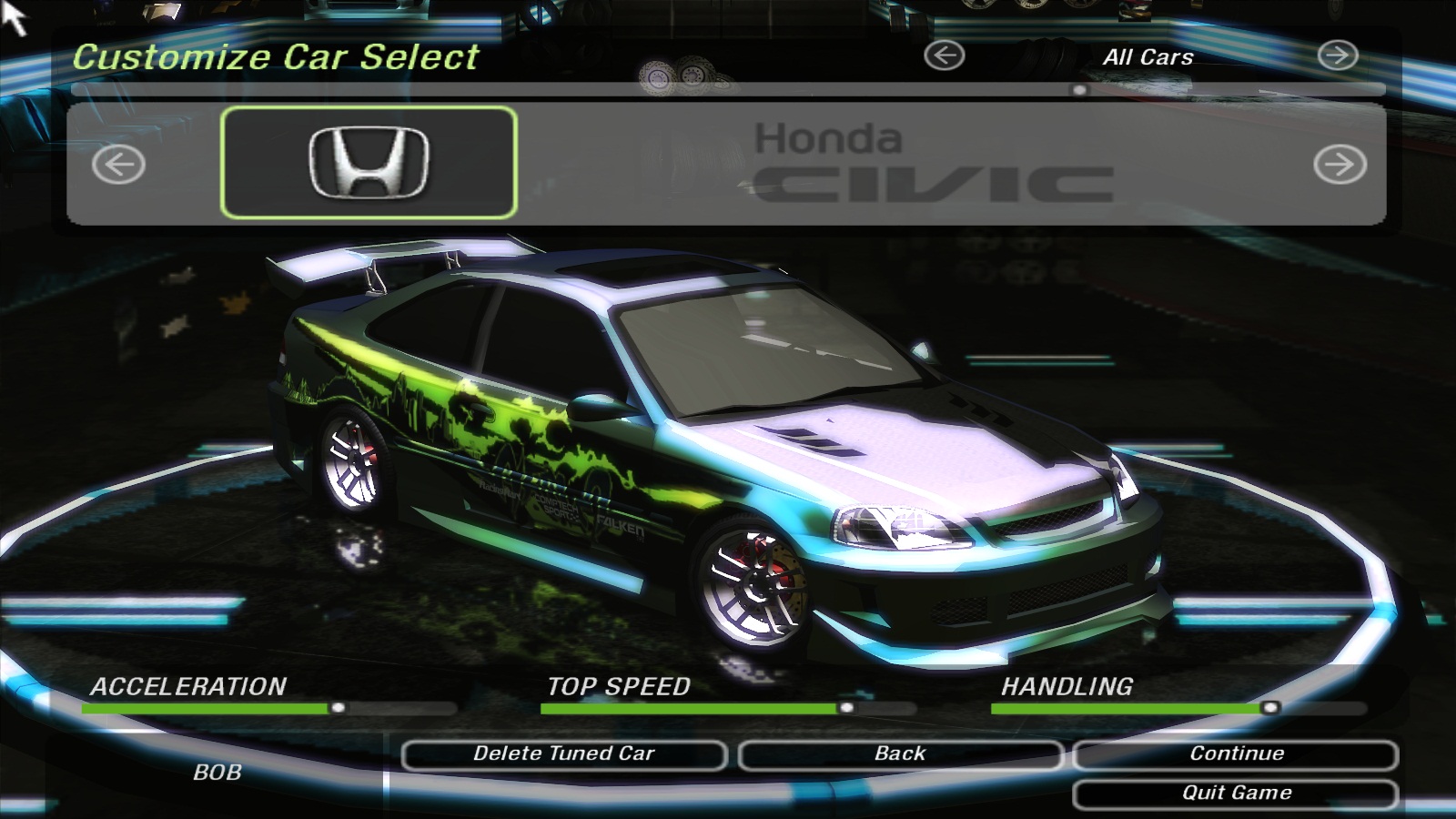
Task: Show the next car category filter
Action: 1338,56
